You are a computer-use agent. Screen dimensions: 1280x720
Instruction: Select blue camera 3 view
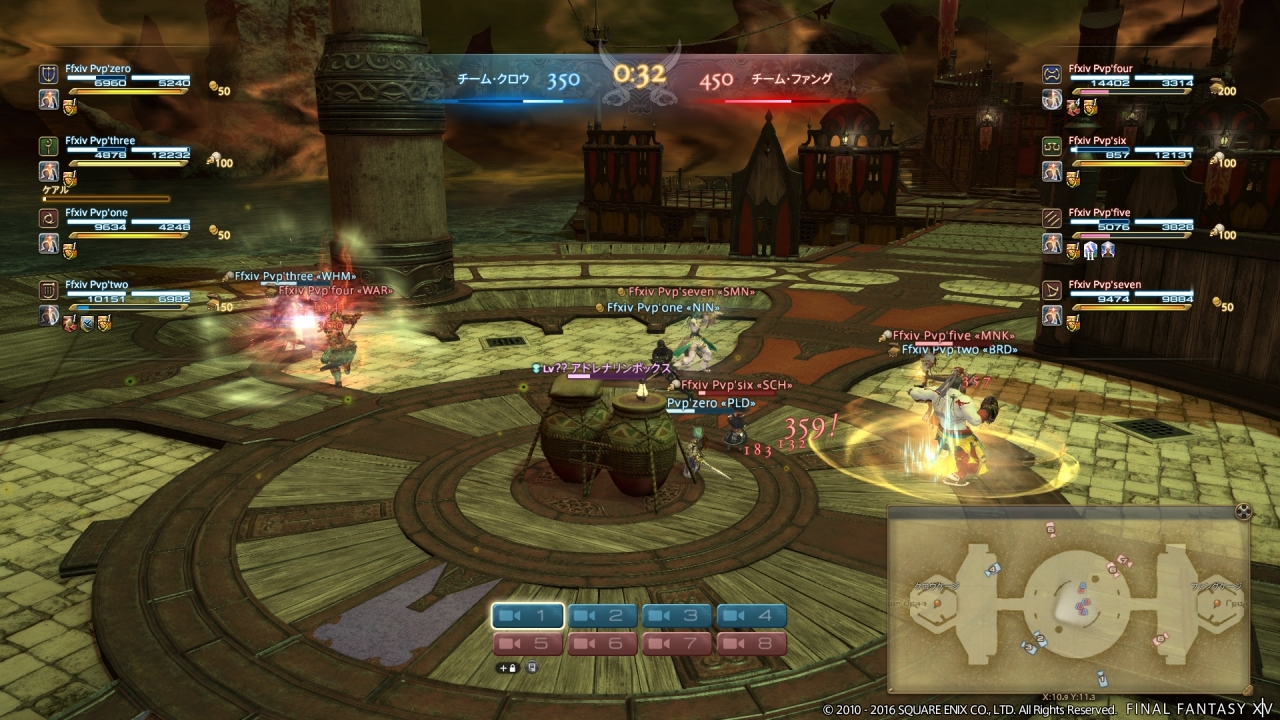(677, 616)
